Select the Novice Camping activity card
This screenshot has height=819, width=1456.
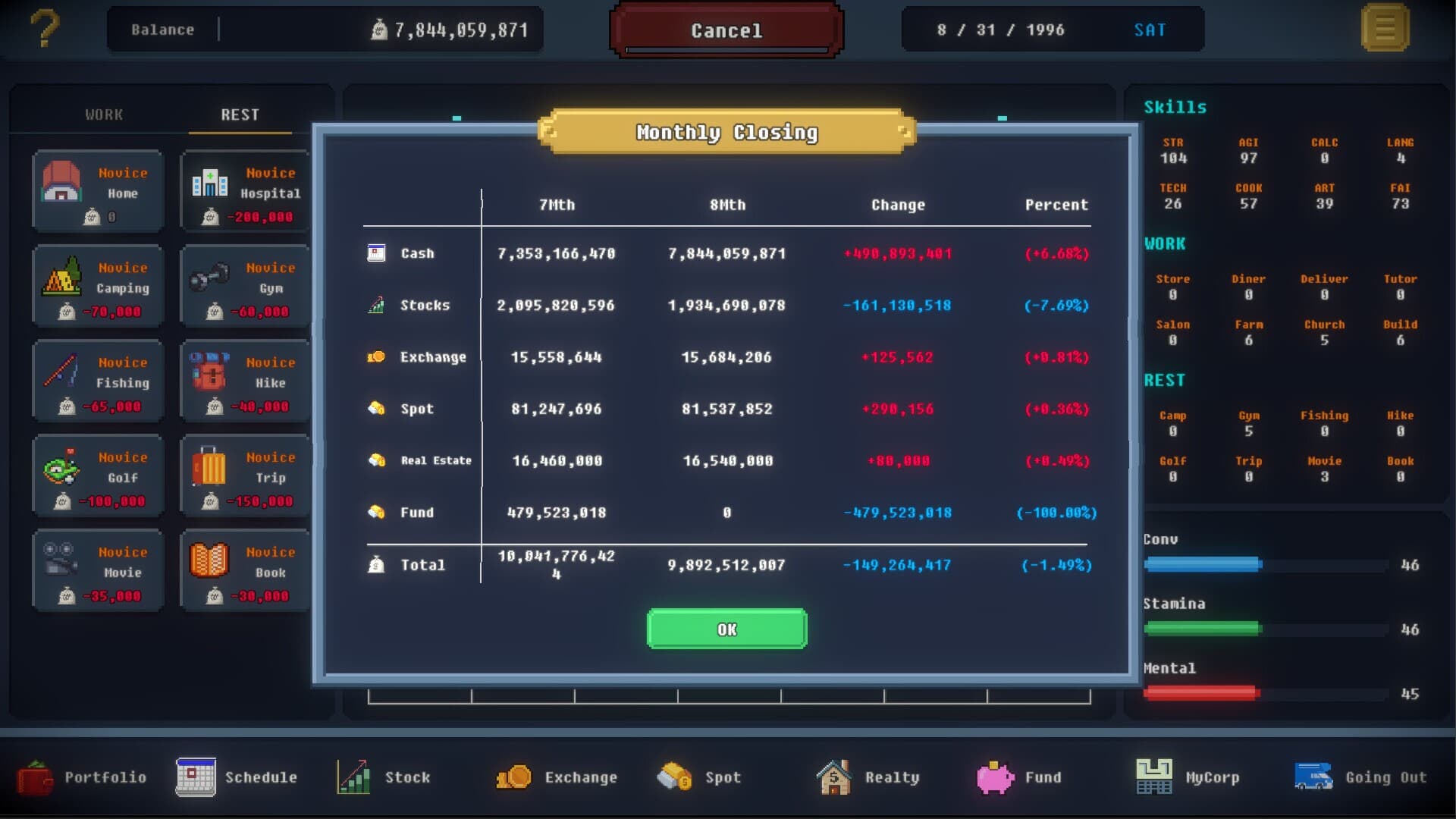97,287
